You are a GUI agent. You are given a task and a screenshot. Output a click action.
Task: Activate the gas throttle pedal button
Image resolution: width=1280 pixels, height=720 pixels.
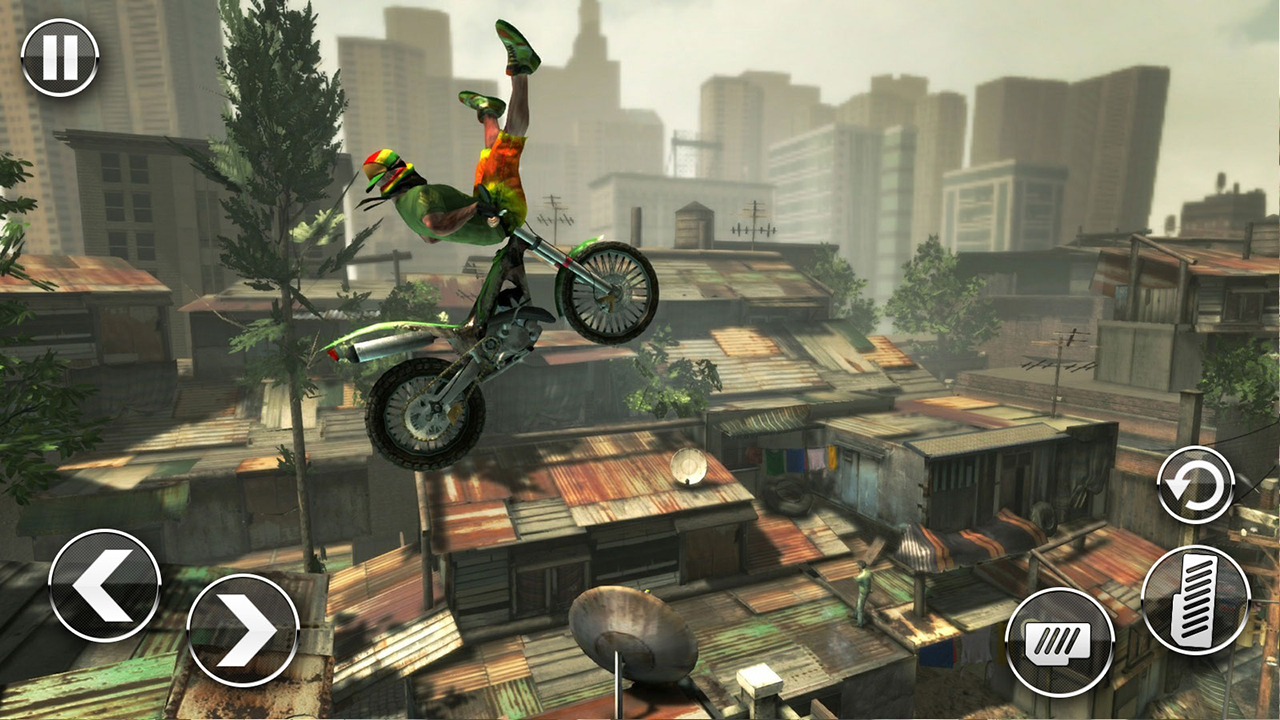pos(1195,599)
